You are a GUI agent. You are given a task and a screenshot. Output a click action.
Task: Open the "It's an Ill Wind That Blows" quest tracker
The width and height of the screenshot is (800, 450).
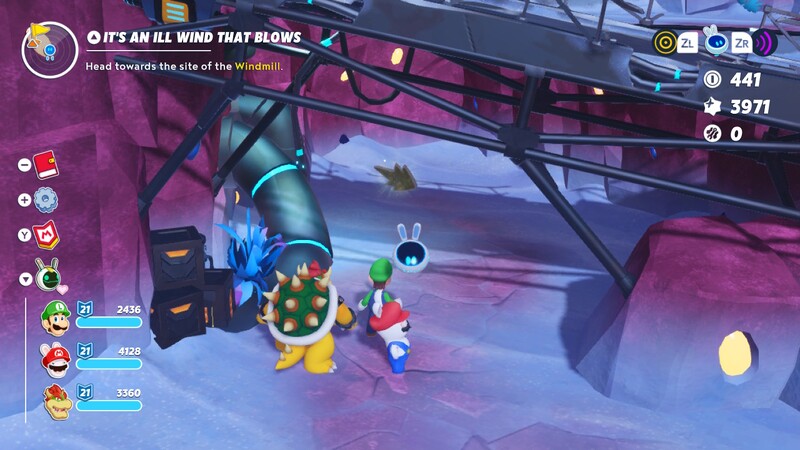[202, 38]
